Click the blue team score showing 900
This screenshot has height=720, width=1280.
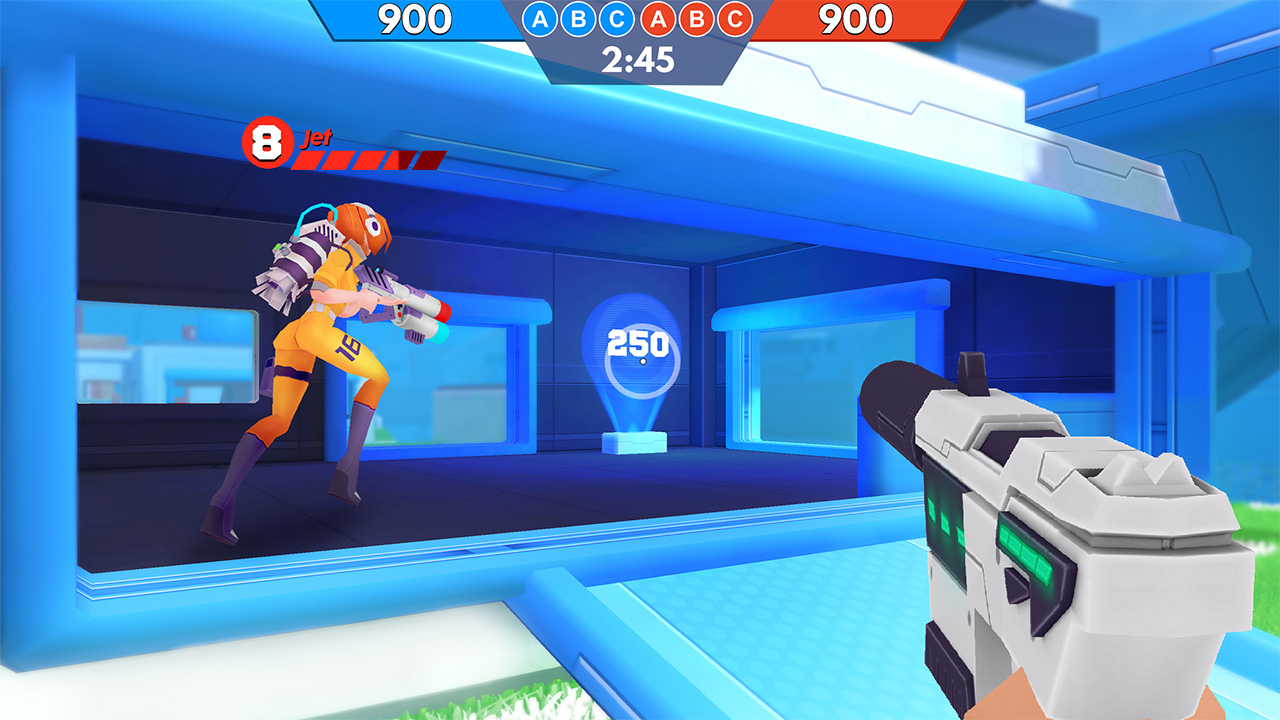click(x=415, y=17)
